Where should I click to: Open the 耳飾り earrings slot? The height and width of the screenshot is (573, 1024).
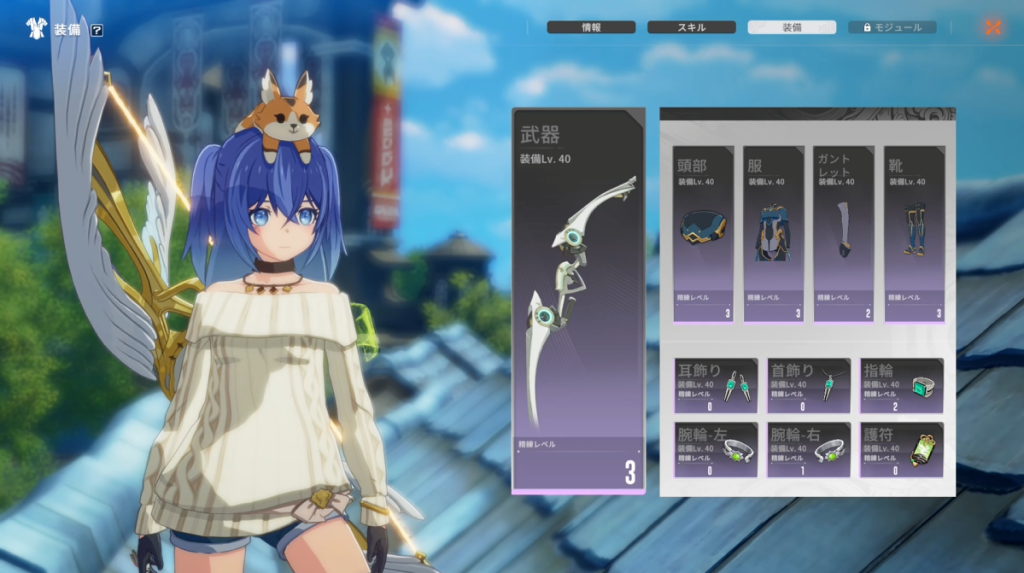pos(715,385)
